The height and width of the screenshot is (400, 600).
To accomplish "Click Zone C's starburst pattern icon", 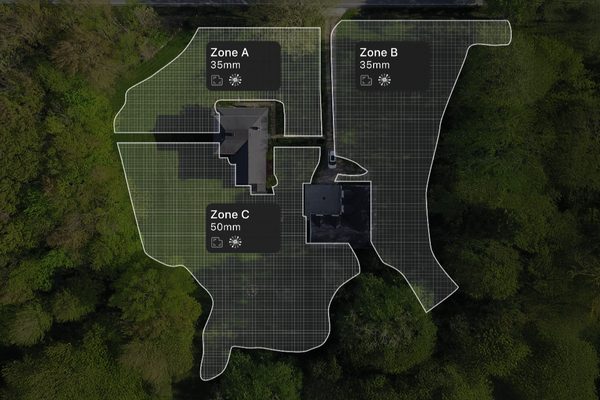I will pyautogui.click(x=236, y=242).
